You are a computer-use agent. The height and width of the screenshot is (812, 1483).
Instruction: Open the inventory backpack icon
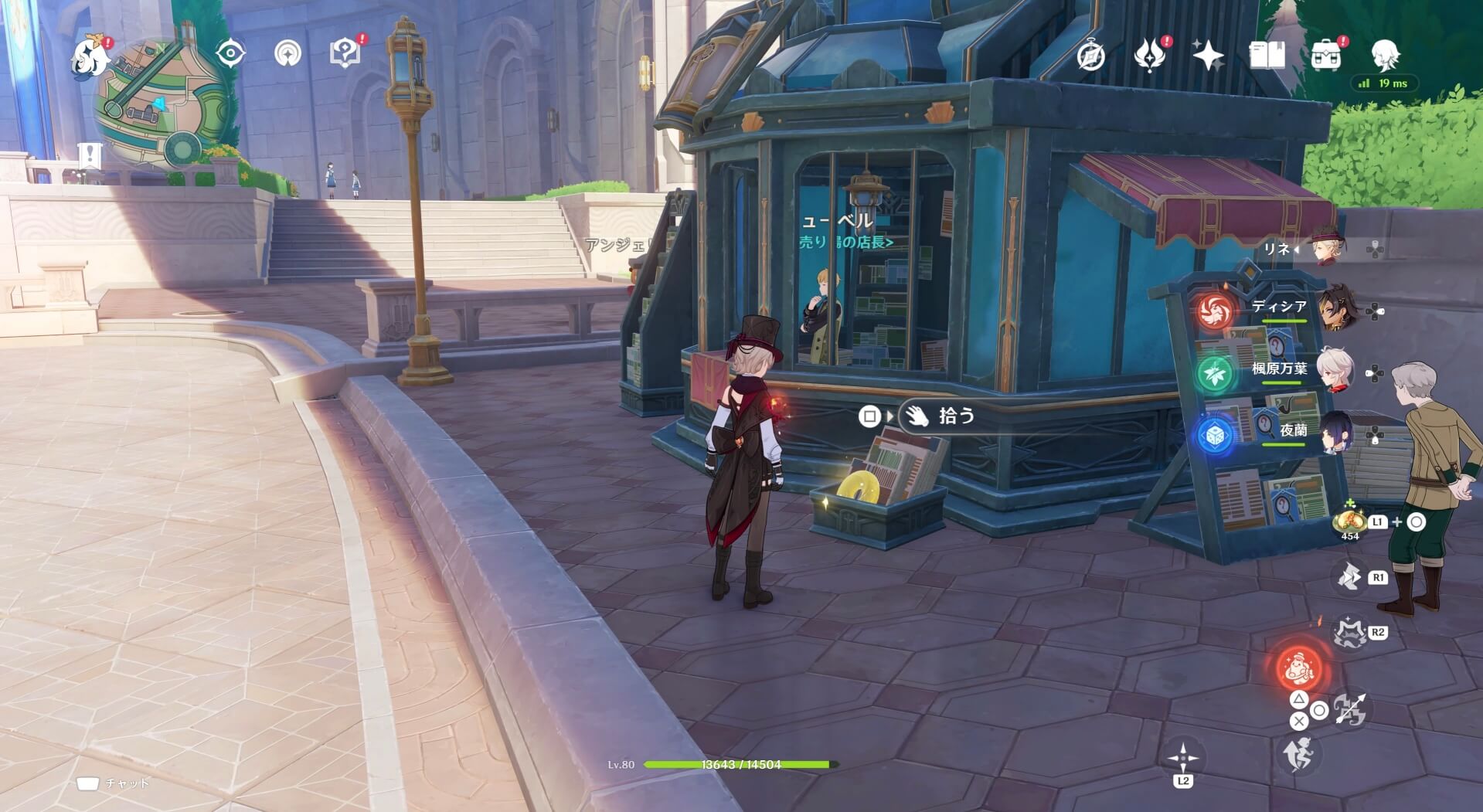point(1326,56)
